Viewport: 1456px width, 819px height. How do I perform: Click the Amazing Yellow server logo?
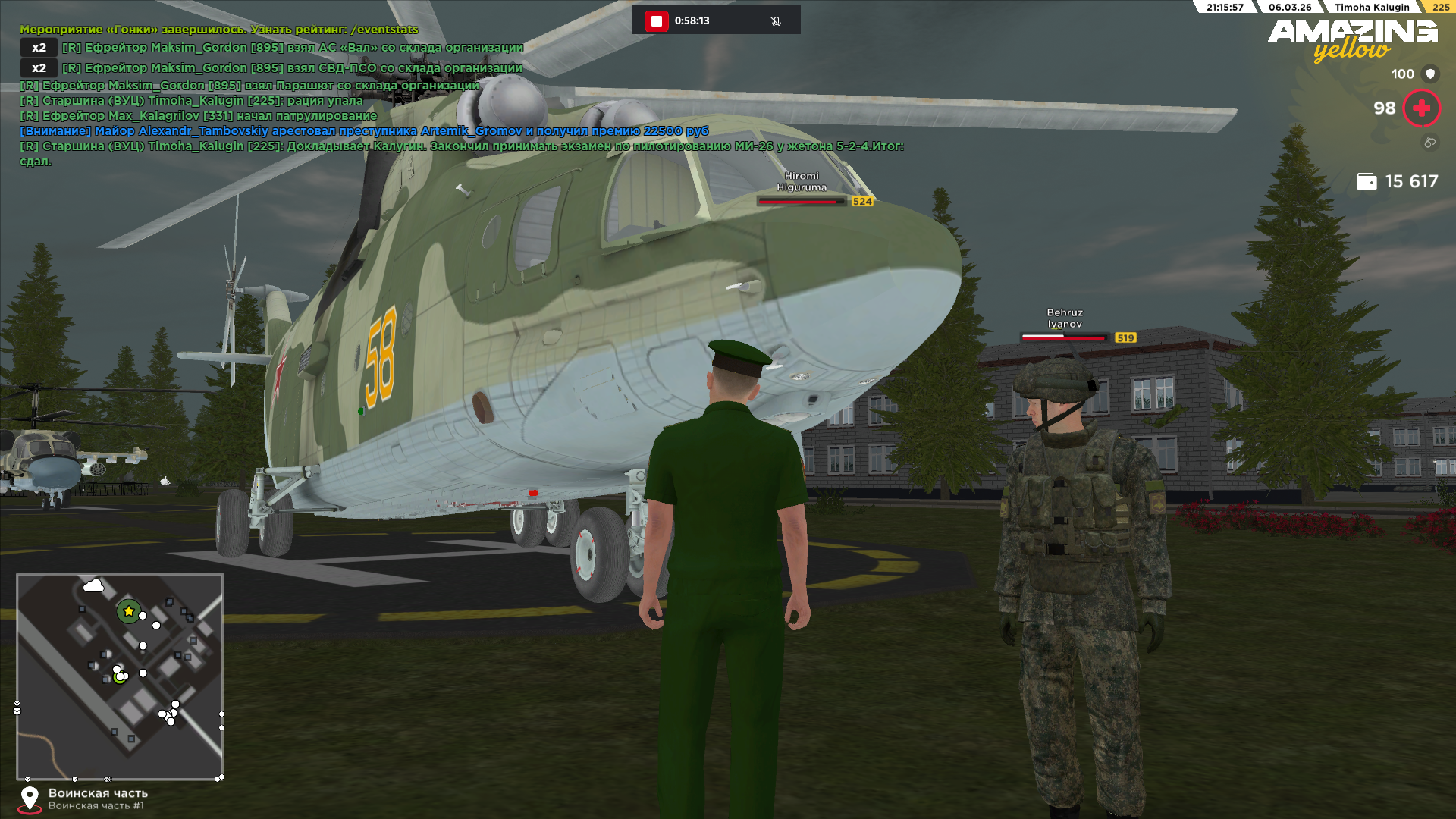point(1352,39)
